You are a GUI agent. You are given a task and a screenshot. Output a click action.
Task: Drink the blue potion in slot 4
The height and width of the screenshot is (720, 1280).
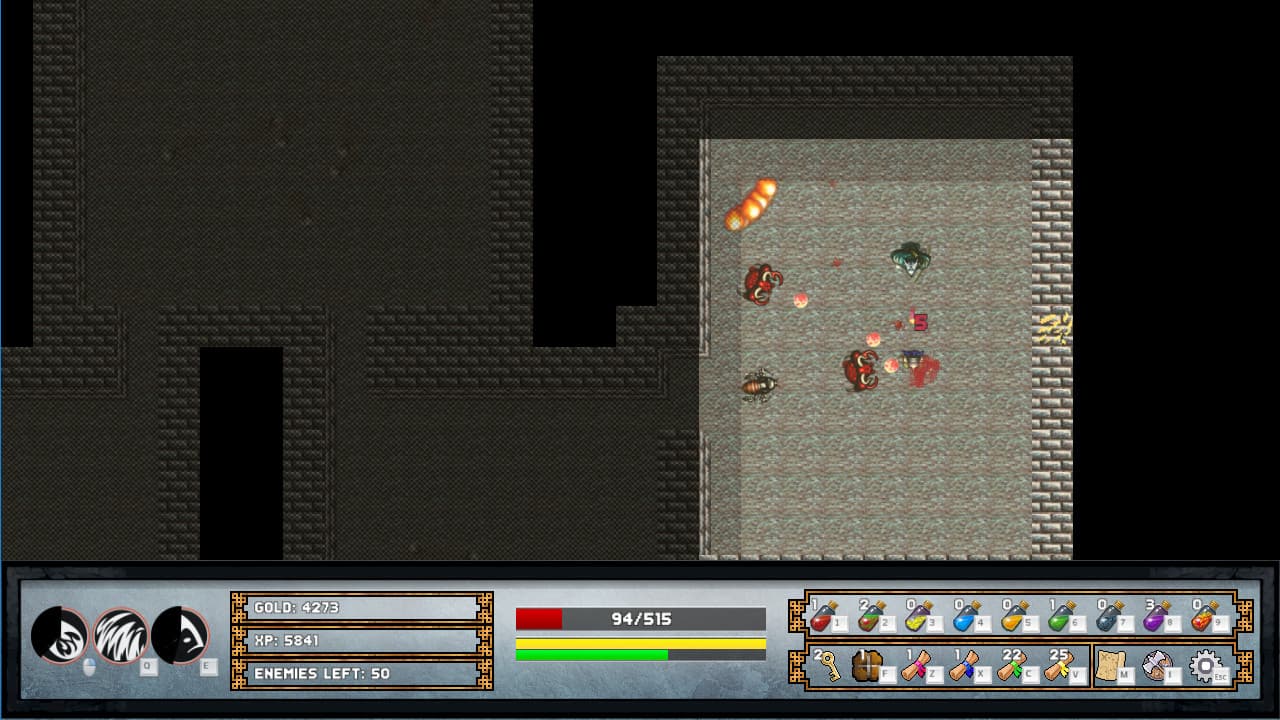962,618
